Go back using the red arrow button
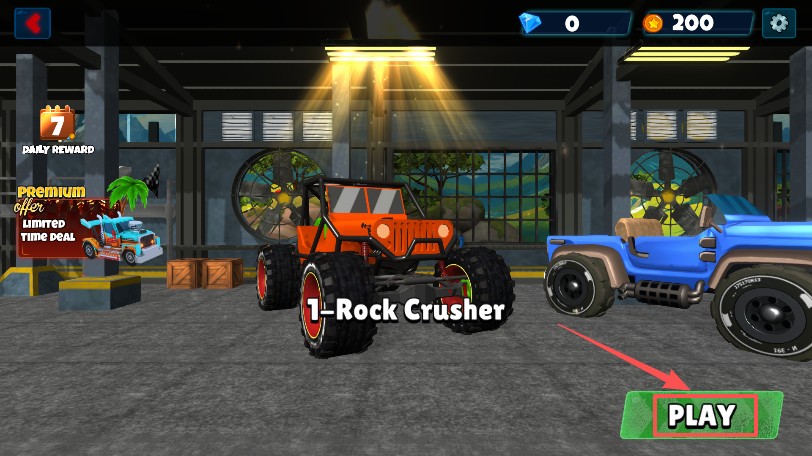 (x=33, y=22)
